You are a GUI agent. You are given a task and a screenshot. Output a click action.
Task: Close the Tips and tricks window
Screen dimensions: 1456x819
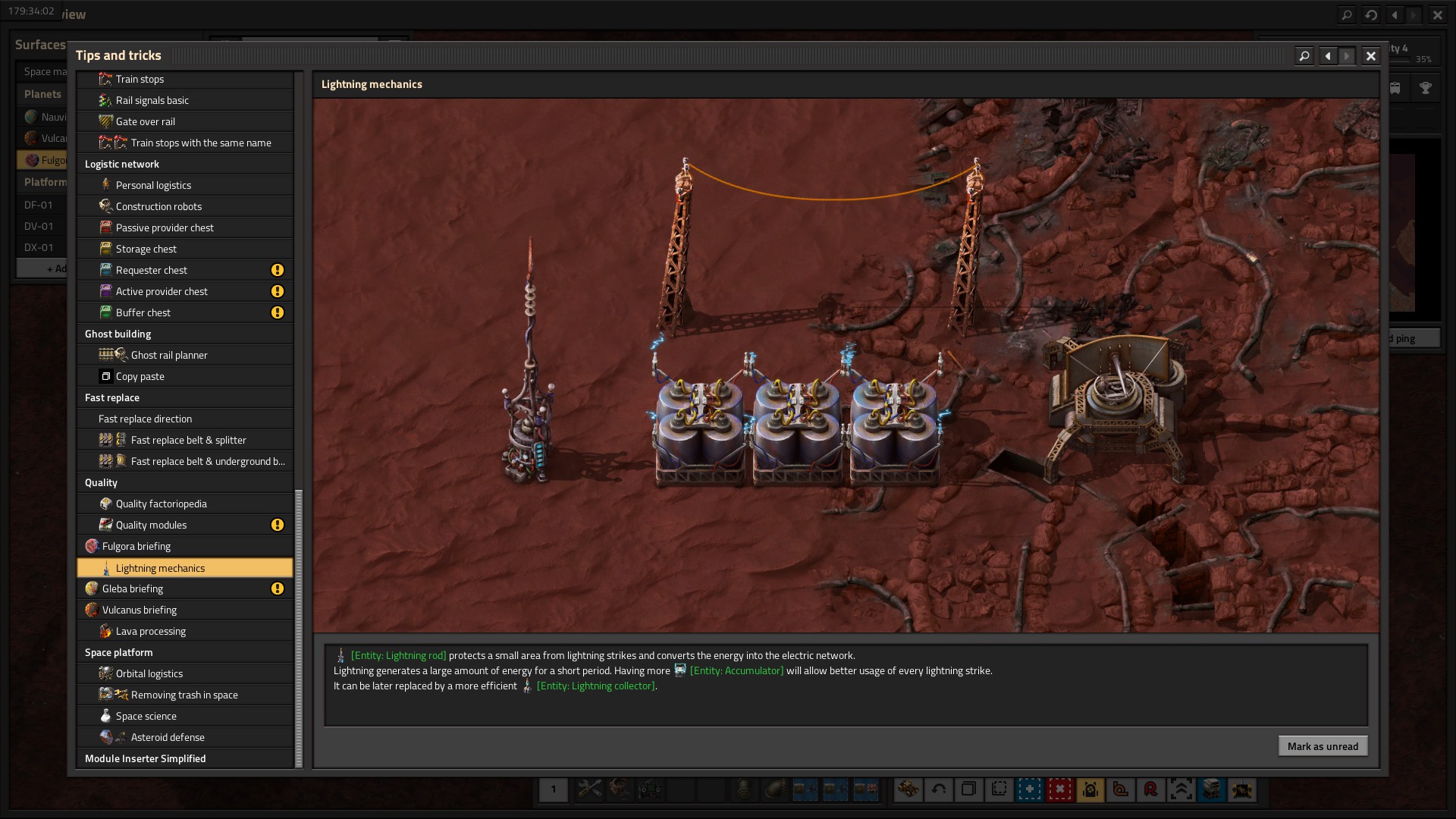pyautogui.click(x=1370, y=56)
